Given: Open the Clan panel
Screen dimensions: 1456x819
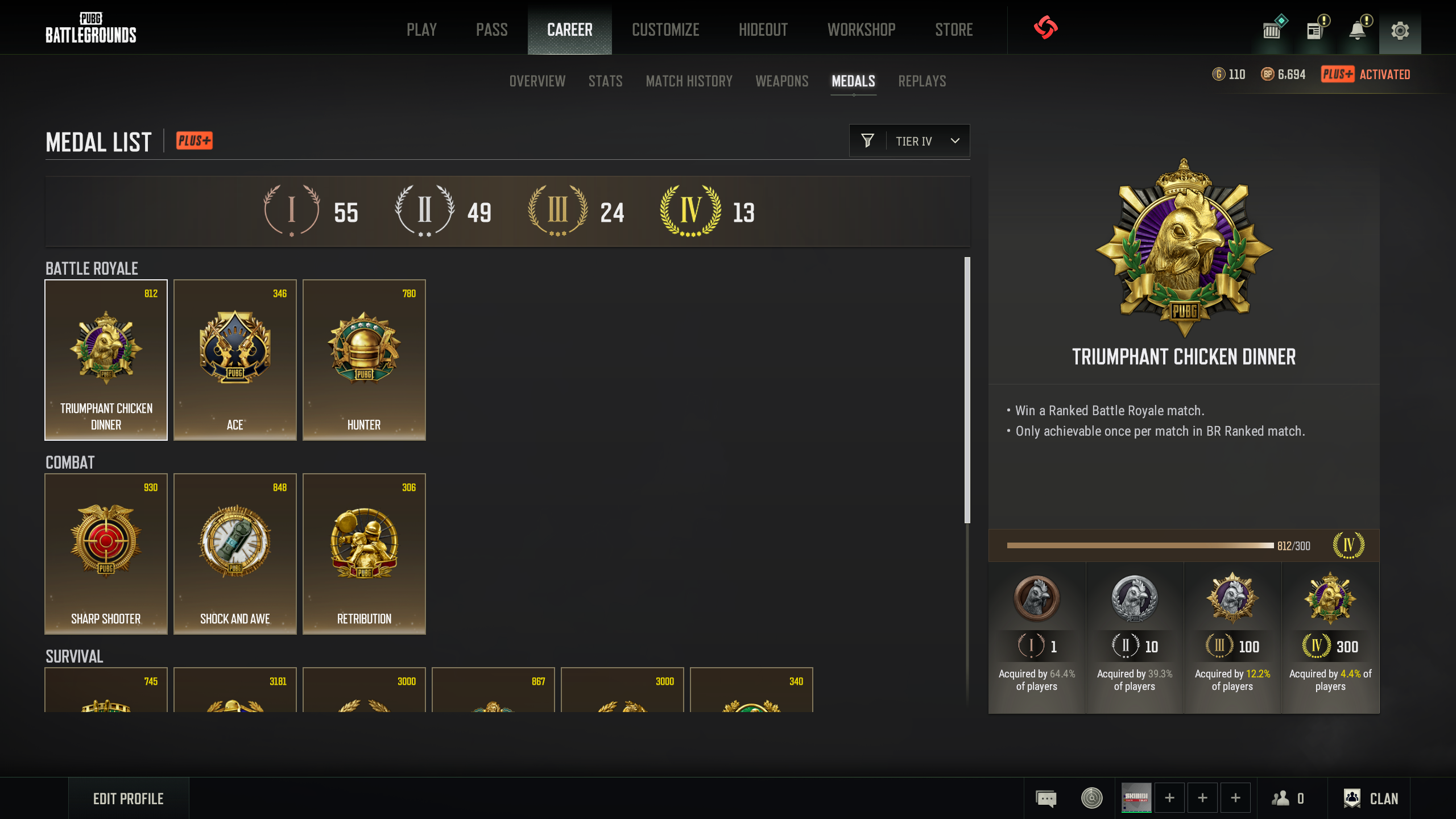Looking at the screenshot, I should coord(1371,799).
